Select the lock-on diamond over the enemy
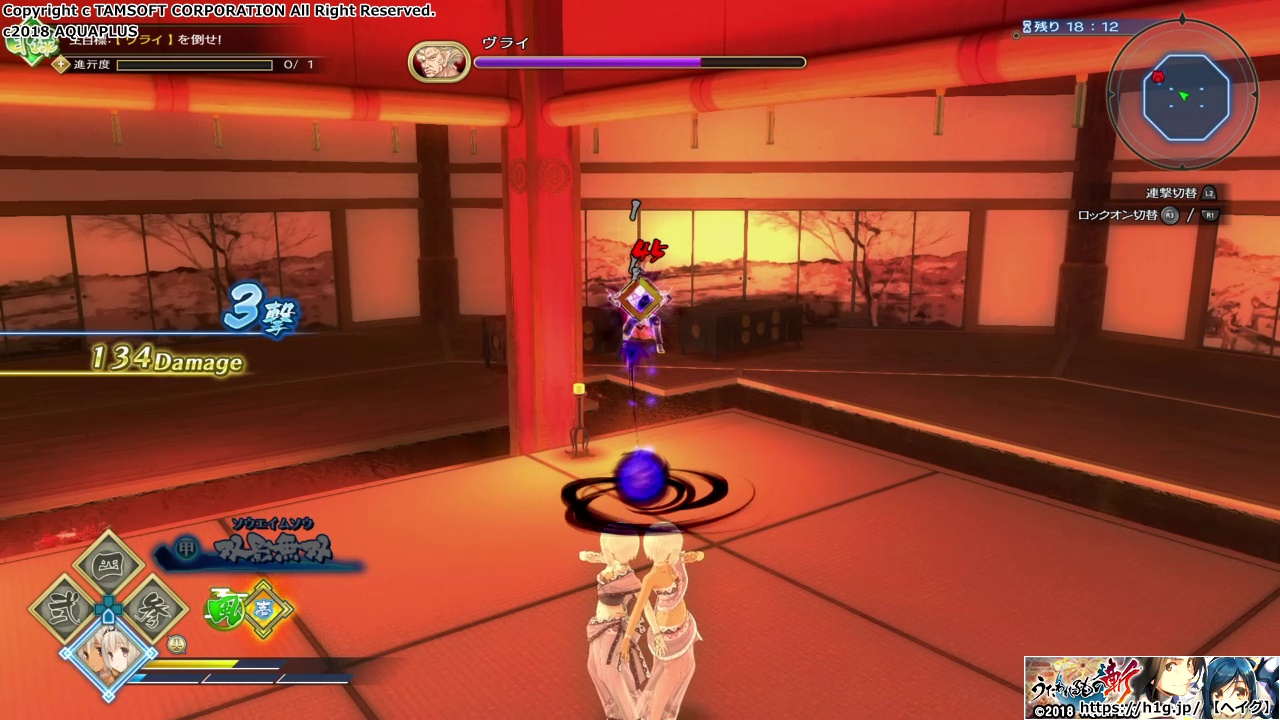 (x=640, y=299)
